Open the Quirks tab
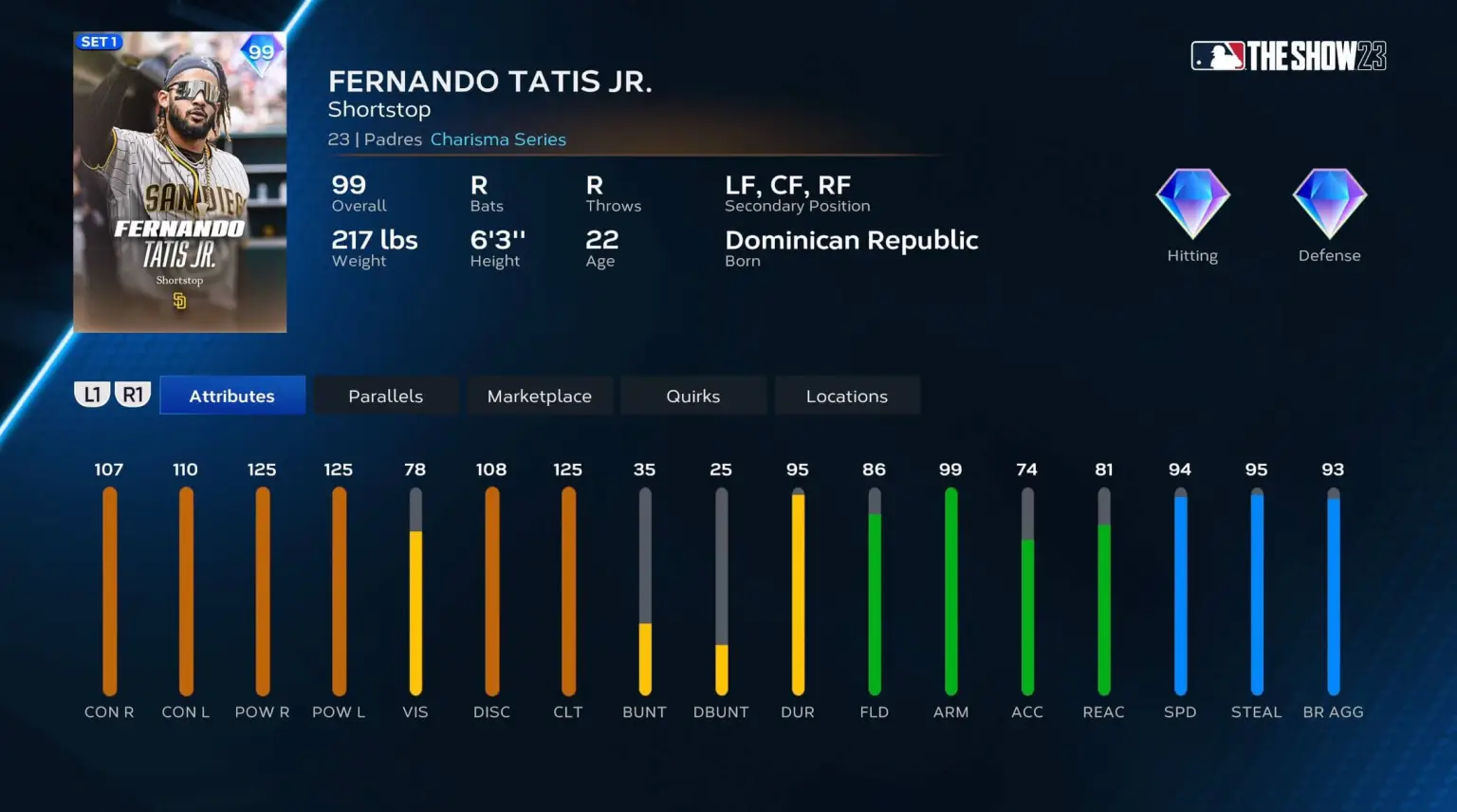1457x812 pixels. click(693, 396)
